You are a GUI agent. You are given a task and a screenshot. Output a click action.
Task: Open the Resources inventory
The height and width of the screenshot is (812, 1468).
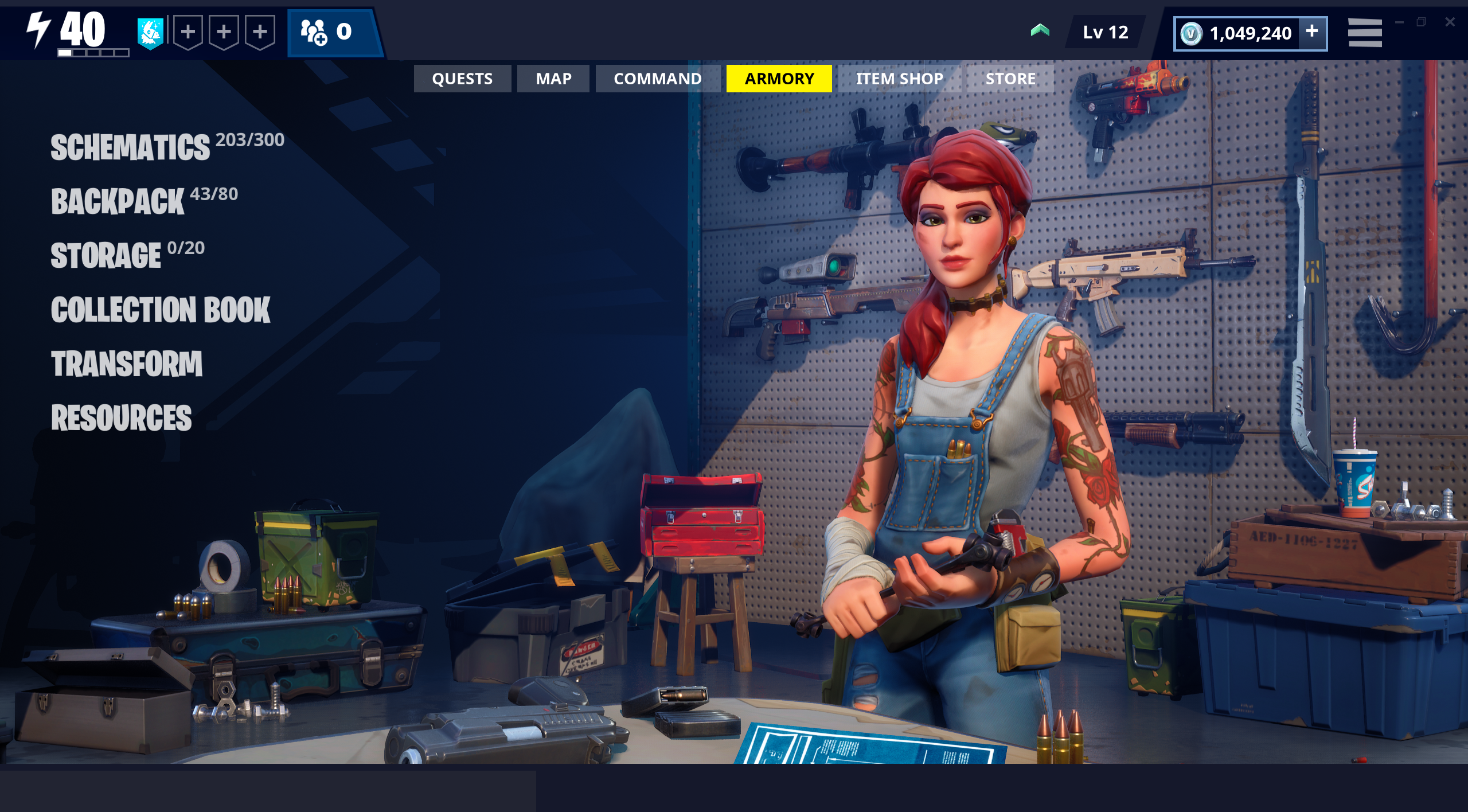(122, 419)
